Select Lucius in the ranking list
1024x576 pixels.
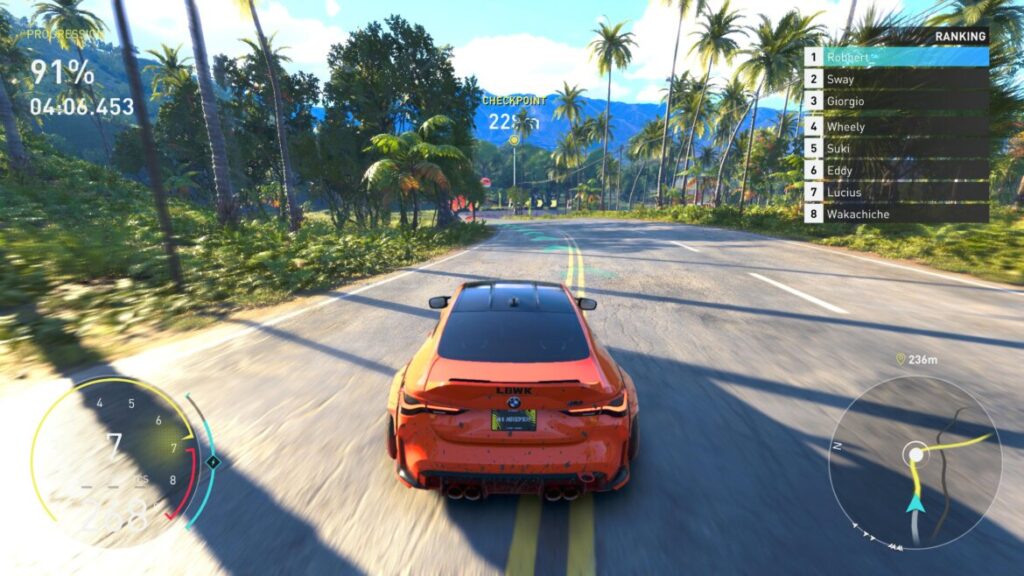(x=896, y=192)
